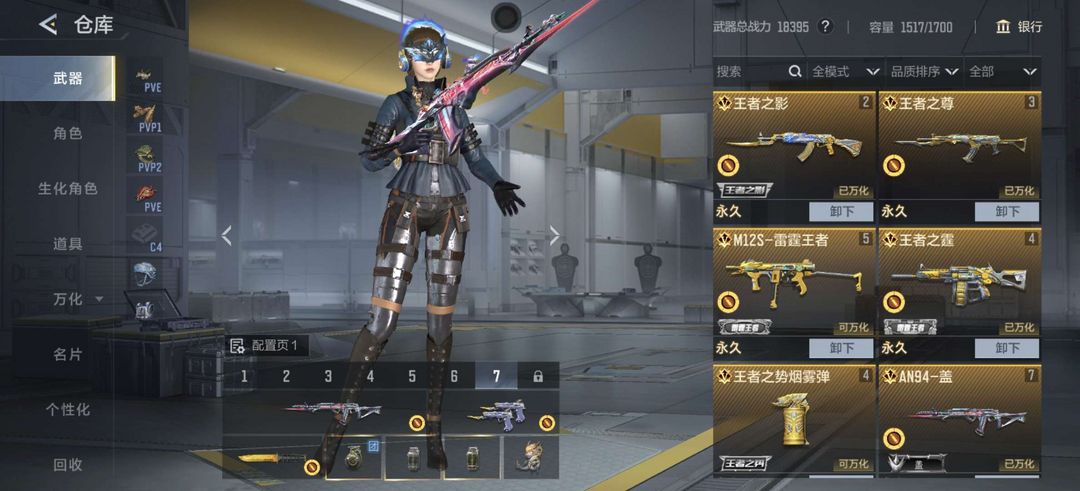The height and width of the screenshot is (491, 1080).
Task: Expand the 万化 category
Action: click(77, 299)
